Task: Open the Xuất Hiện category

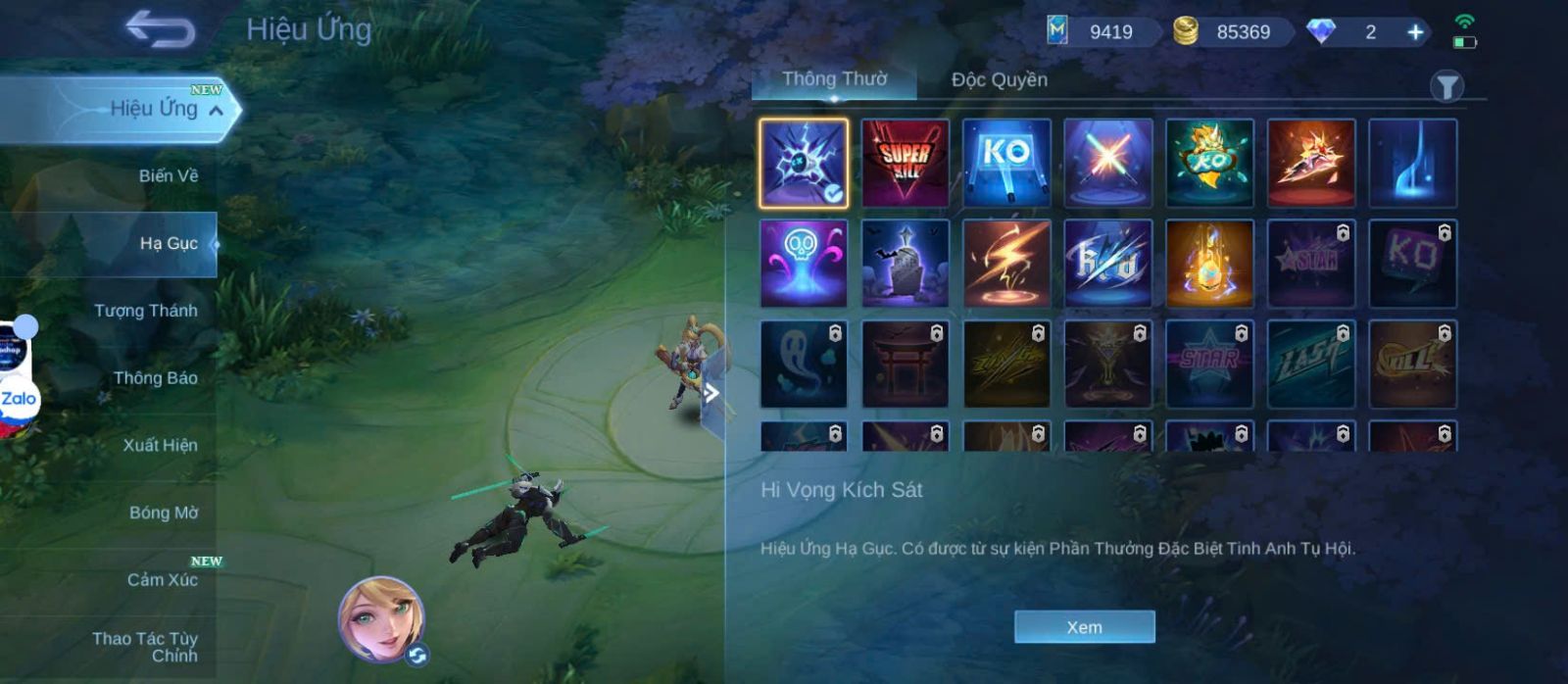Action: click(x=160, y=445)
